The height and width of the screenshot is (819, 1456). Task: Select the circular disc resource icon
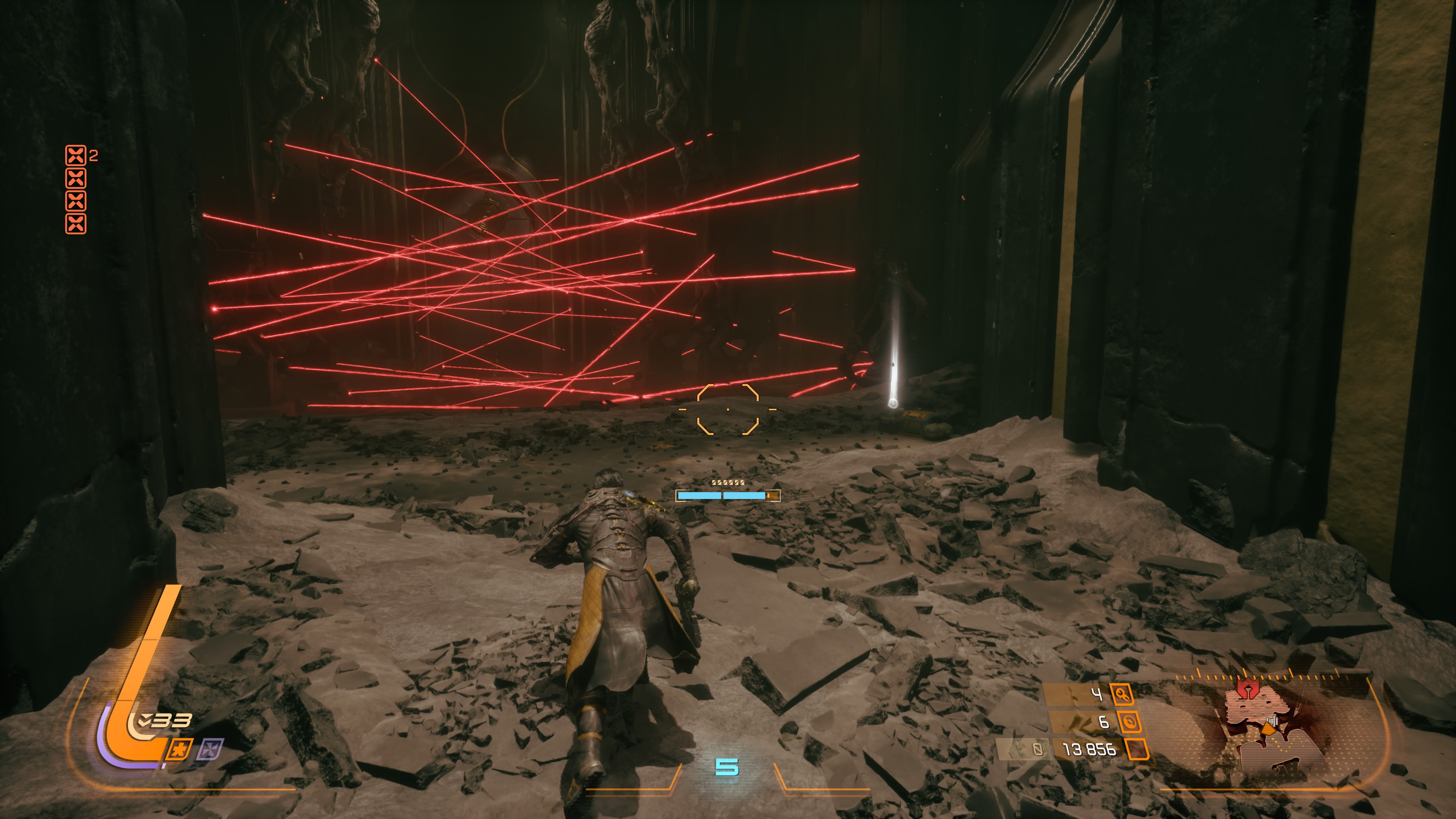point(1129,722)
